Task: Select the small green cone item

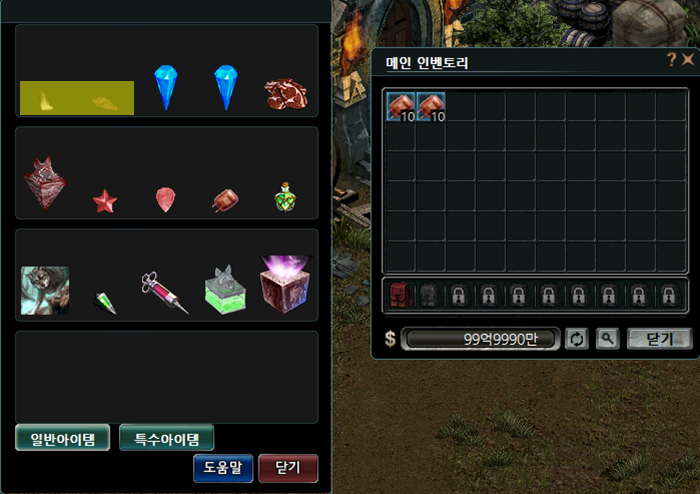Action: point(106,302)
